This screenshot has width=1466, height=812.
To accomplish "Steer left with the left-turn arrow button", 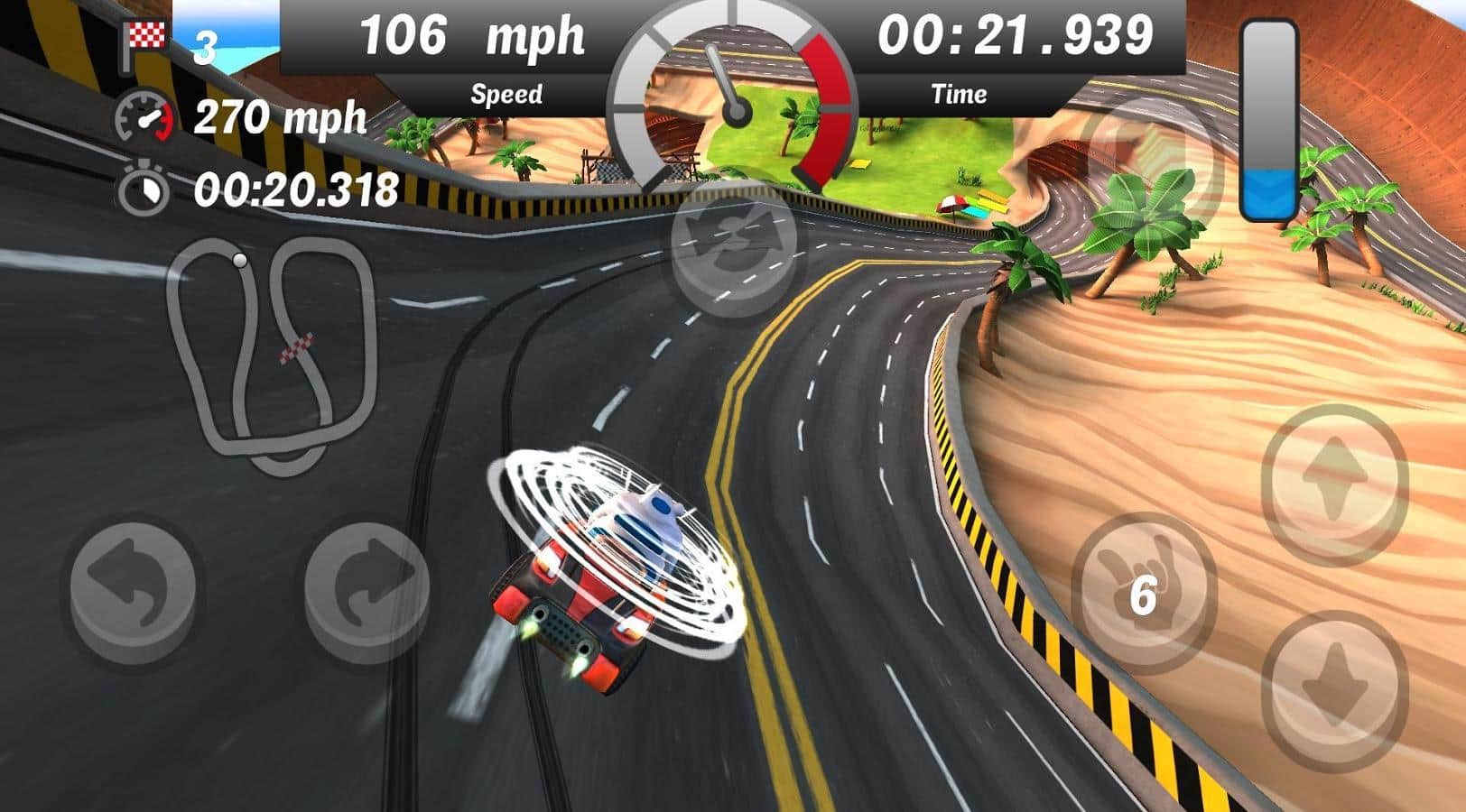I will (x=134, y=588).
